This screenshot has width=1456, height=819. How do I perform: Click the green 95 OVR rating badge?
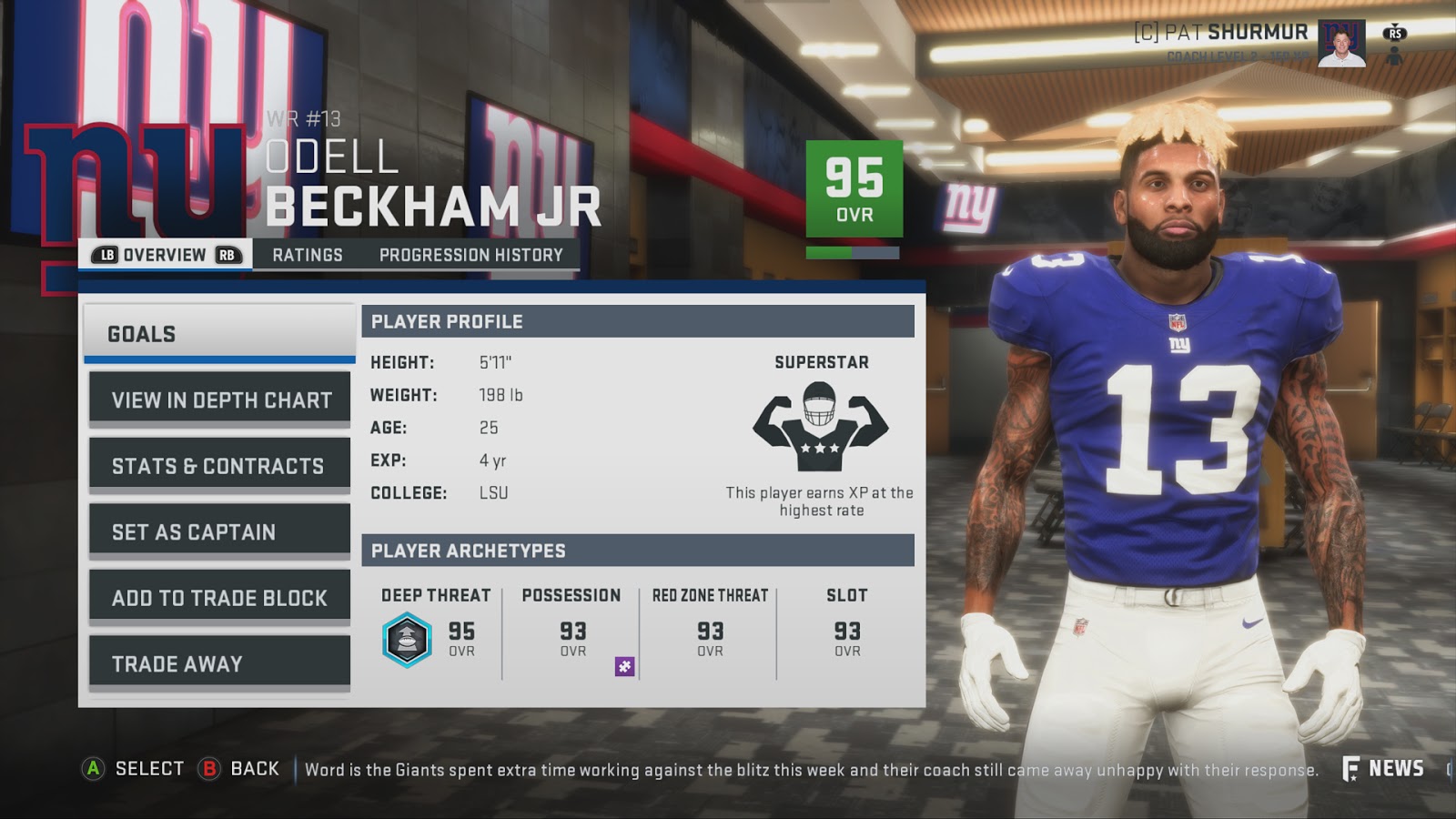pyautogui.click(x=854, y=187)
